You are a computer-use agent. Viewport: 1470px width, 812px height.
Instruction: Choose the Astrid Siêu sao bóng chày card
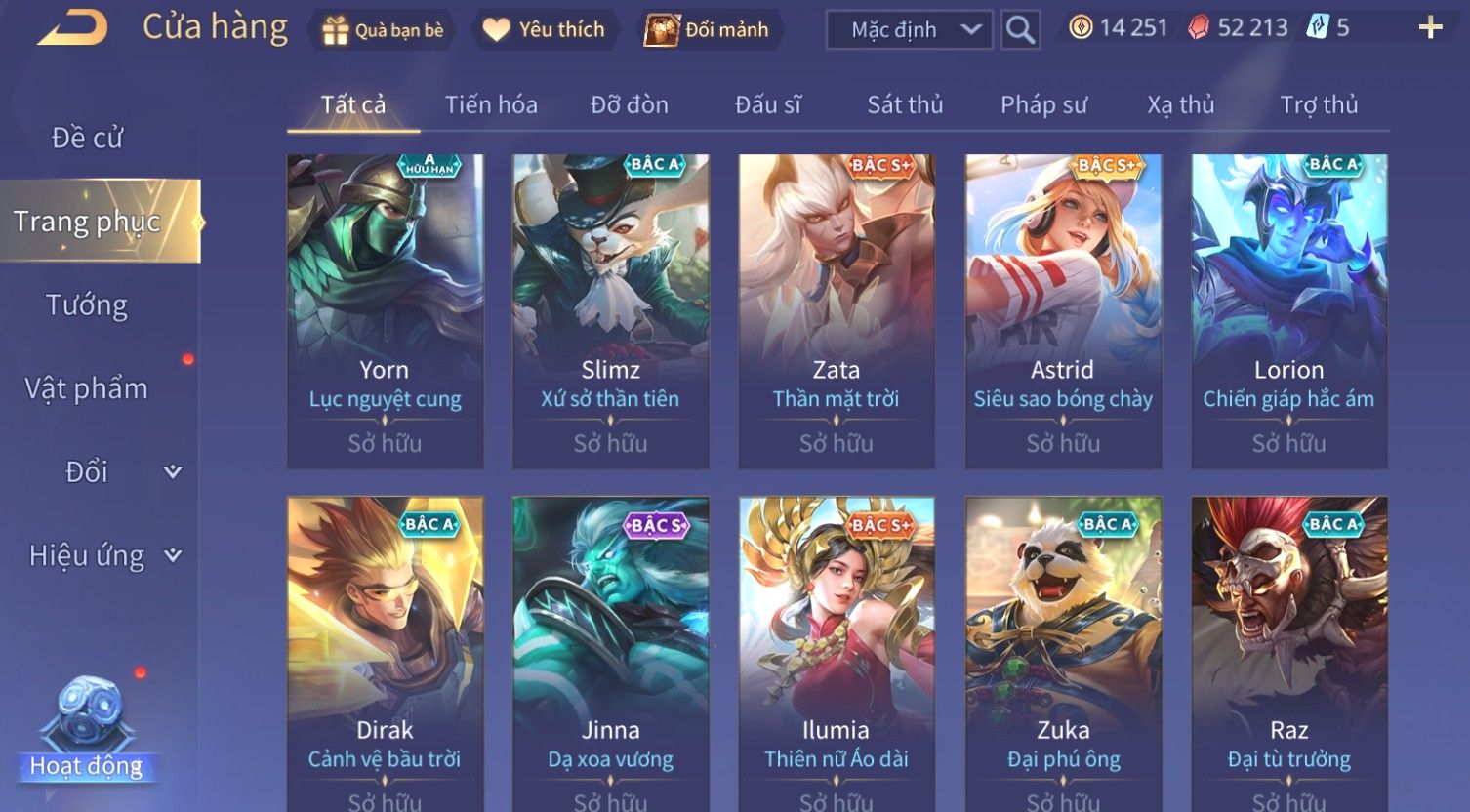pos(1063,310)
